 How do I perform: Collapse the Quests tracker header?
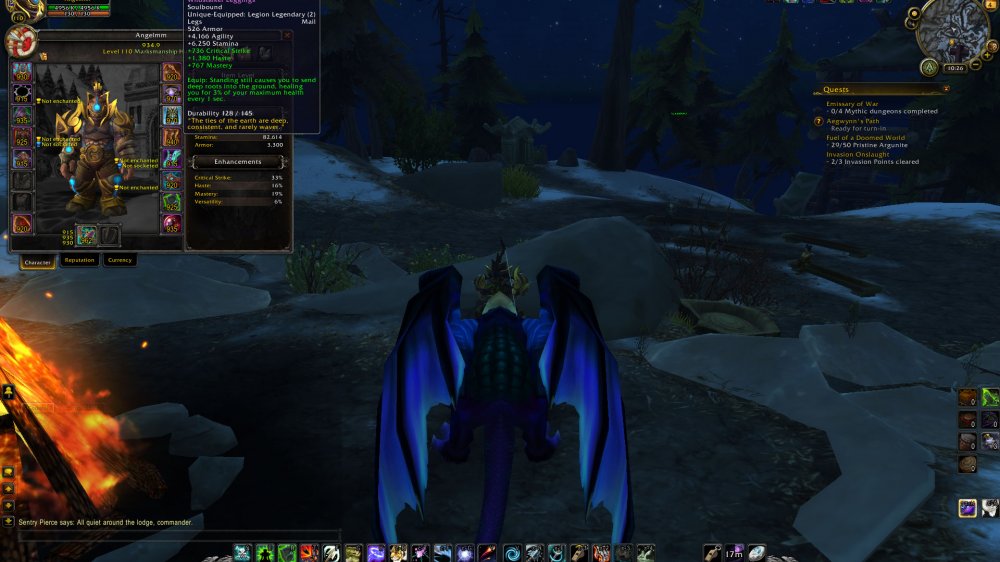click(946, 88)
